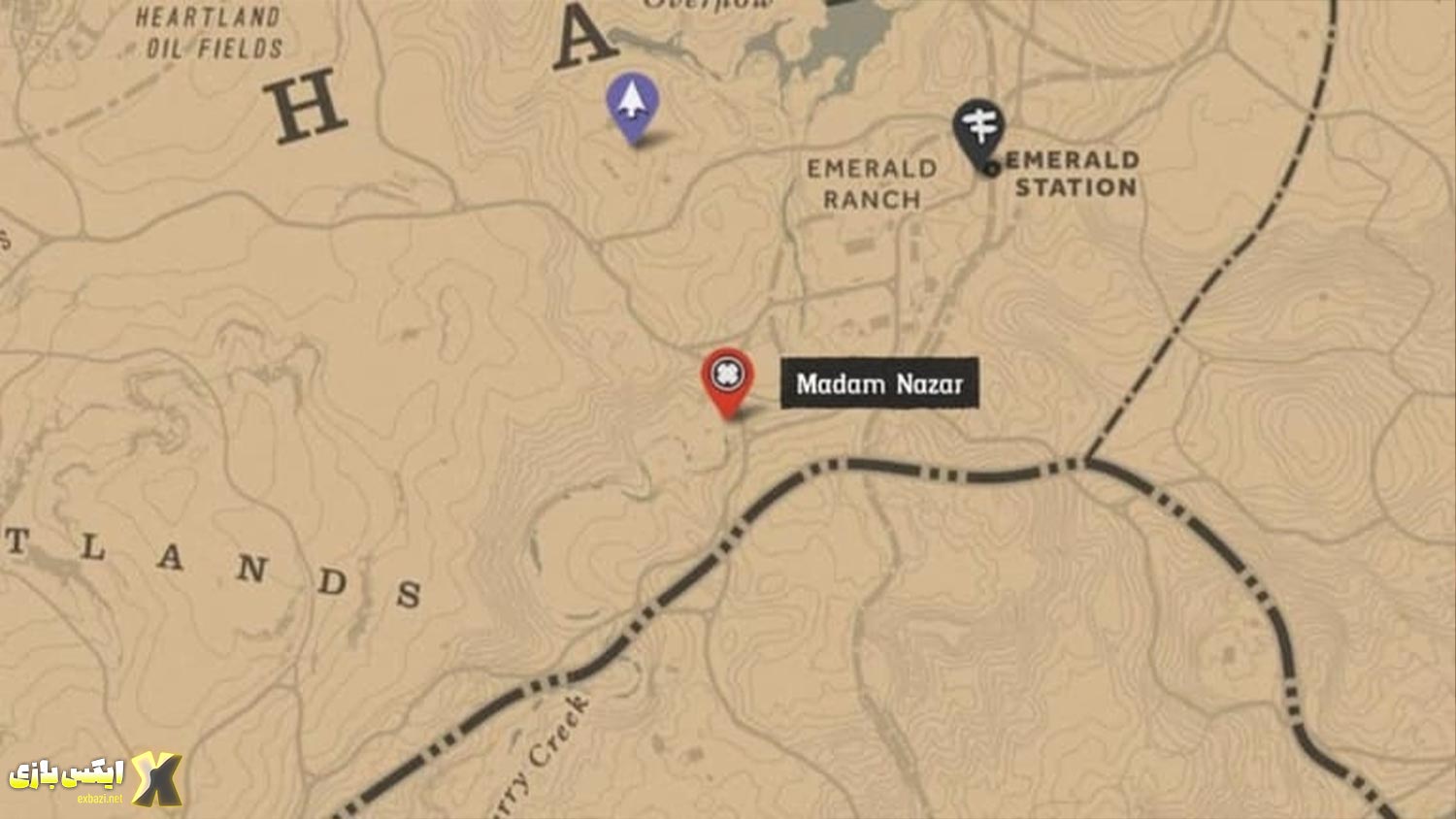This screenshot has height=819, width=1456.
Task: Select the red Madam Nazar collectibles marker
Action: (726, 381)
